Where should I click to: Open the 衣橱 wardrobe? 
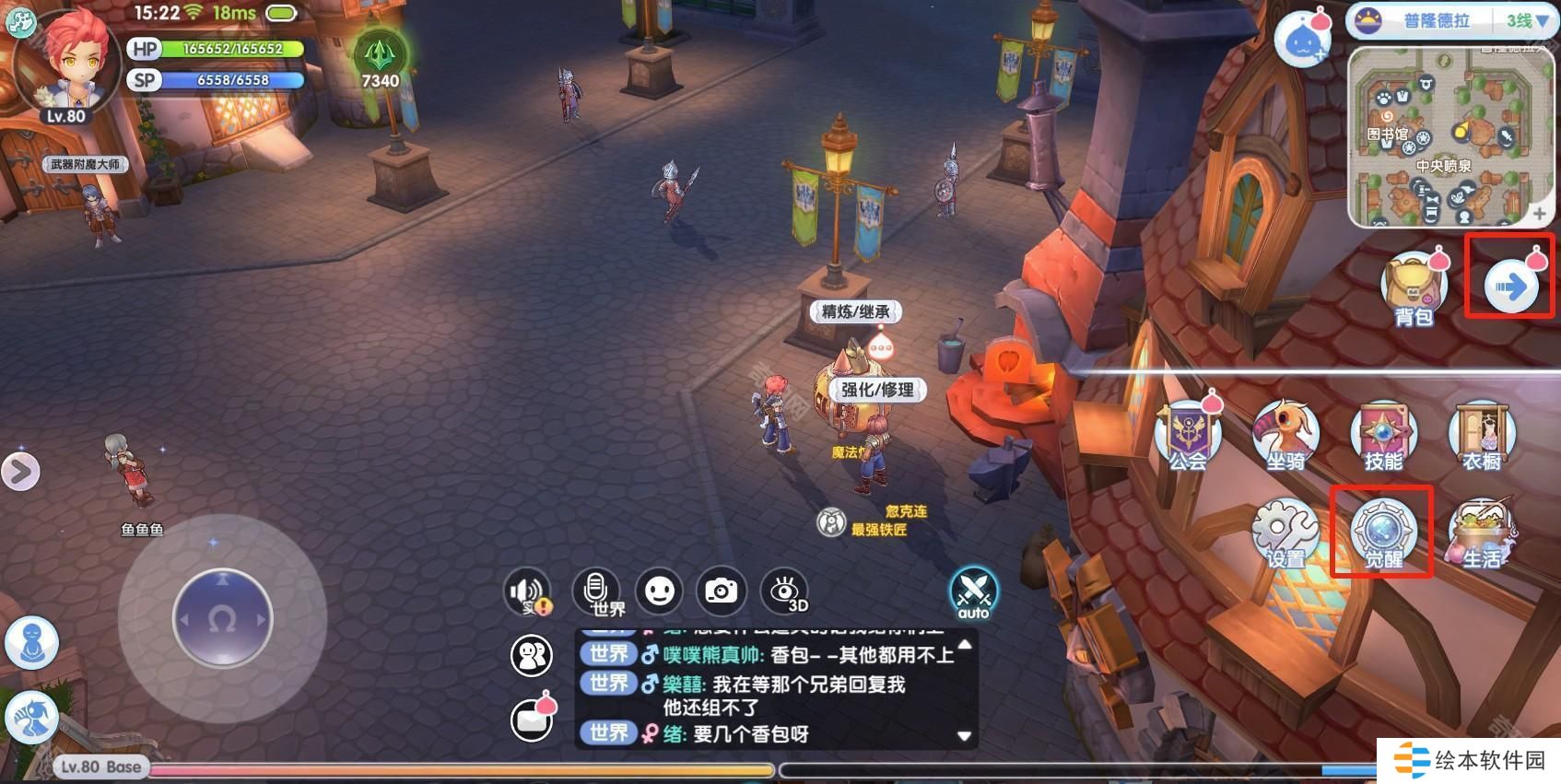1481,436
